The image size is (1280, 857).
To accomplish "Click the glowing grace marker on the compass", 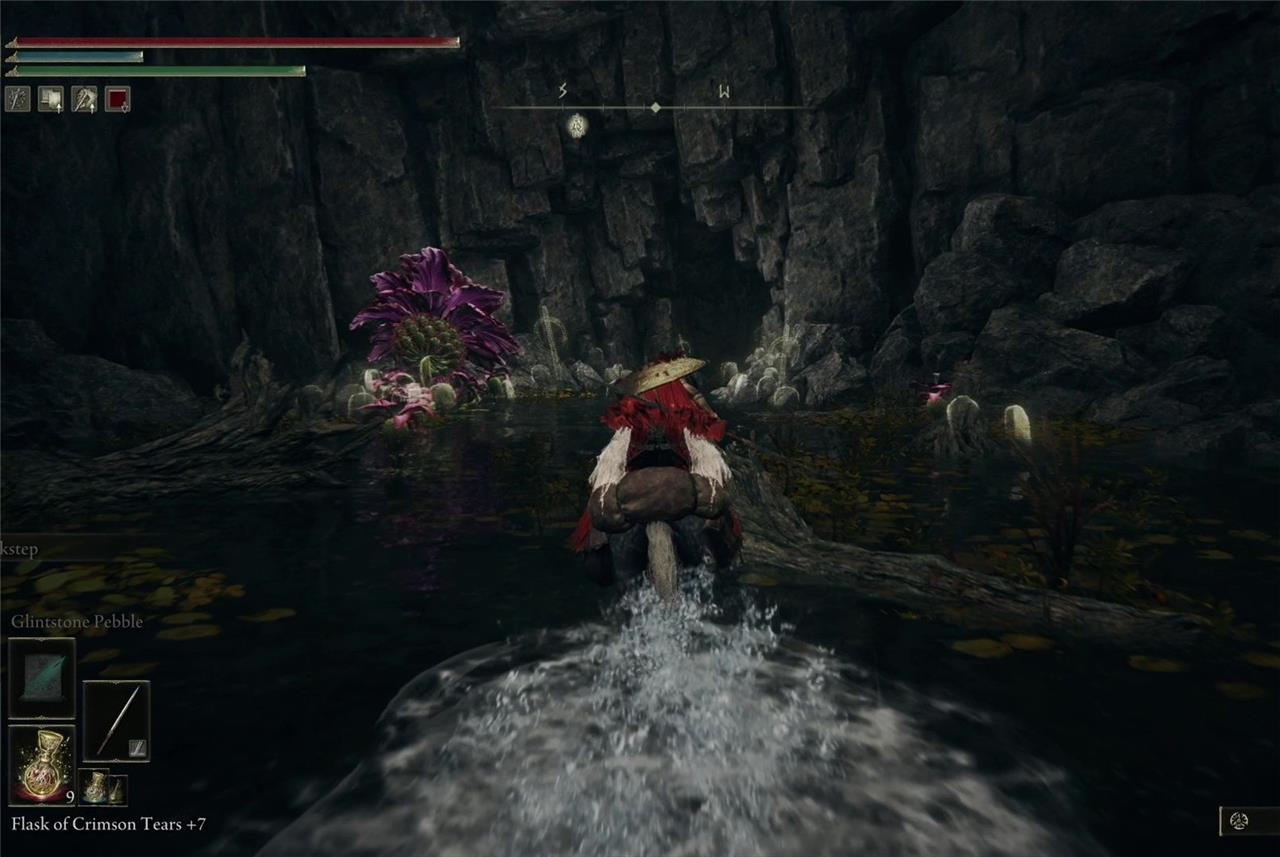I will (576, 125).
